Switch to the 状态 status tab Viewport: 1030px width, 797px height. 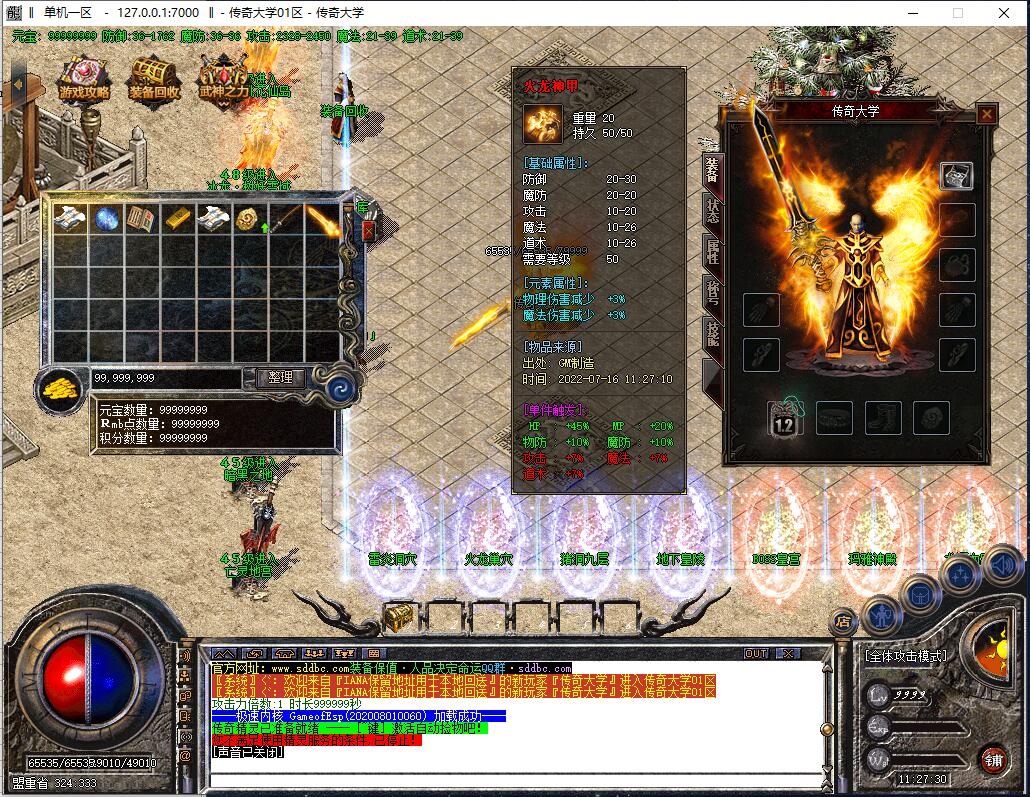[712, 212]
